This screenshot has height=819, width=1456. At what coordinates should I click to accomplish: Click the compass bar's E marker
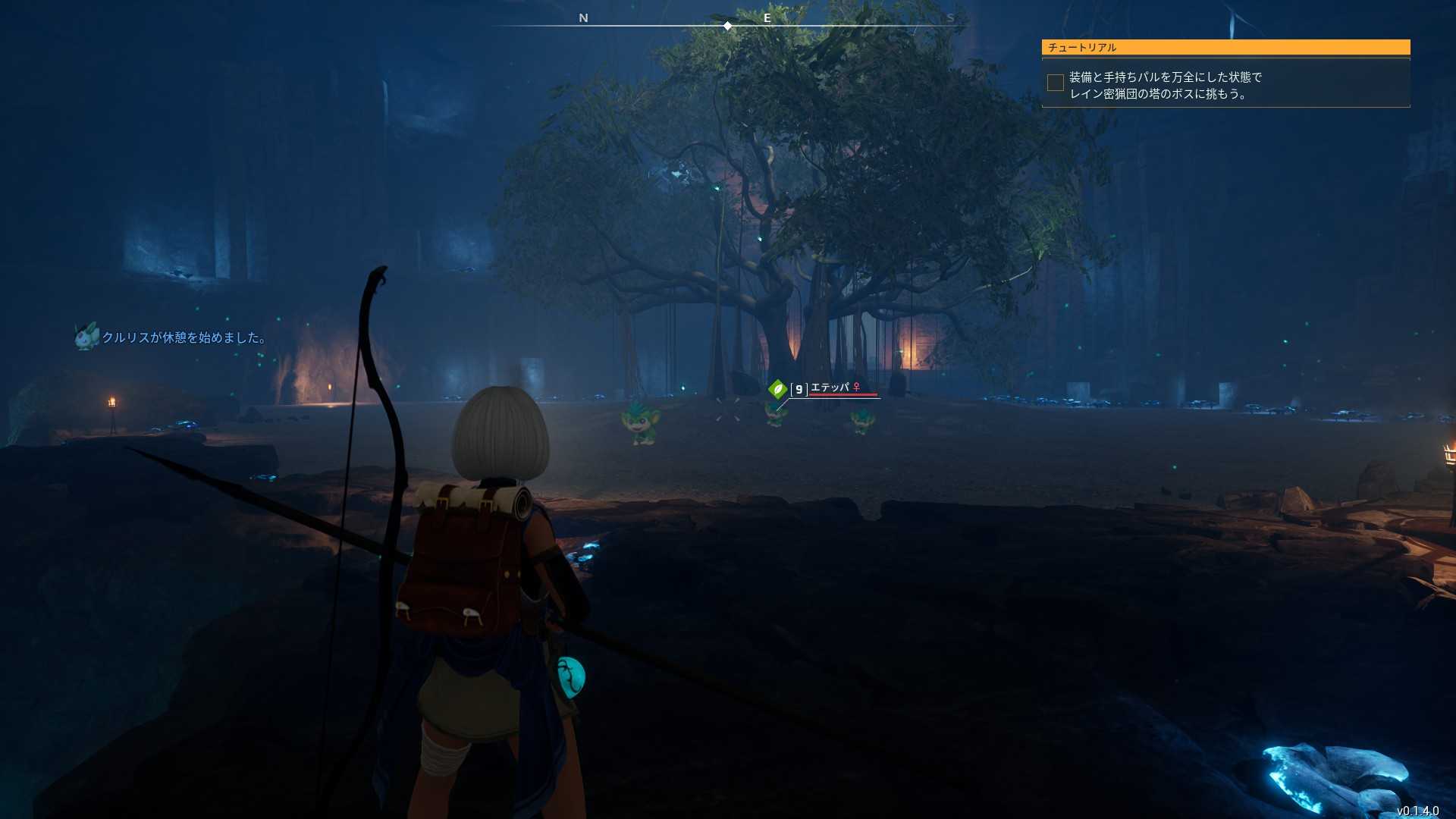tap(767, 18)
